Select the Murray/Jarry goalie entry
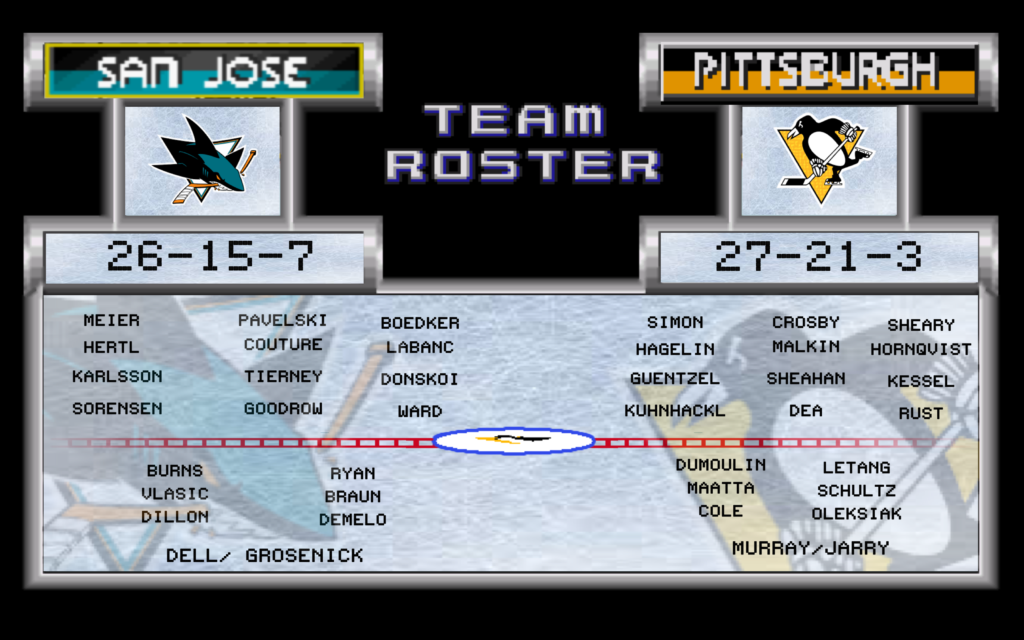Viewport: 1024px width, 640px height. point(810,547)
